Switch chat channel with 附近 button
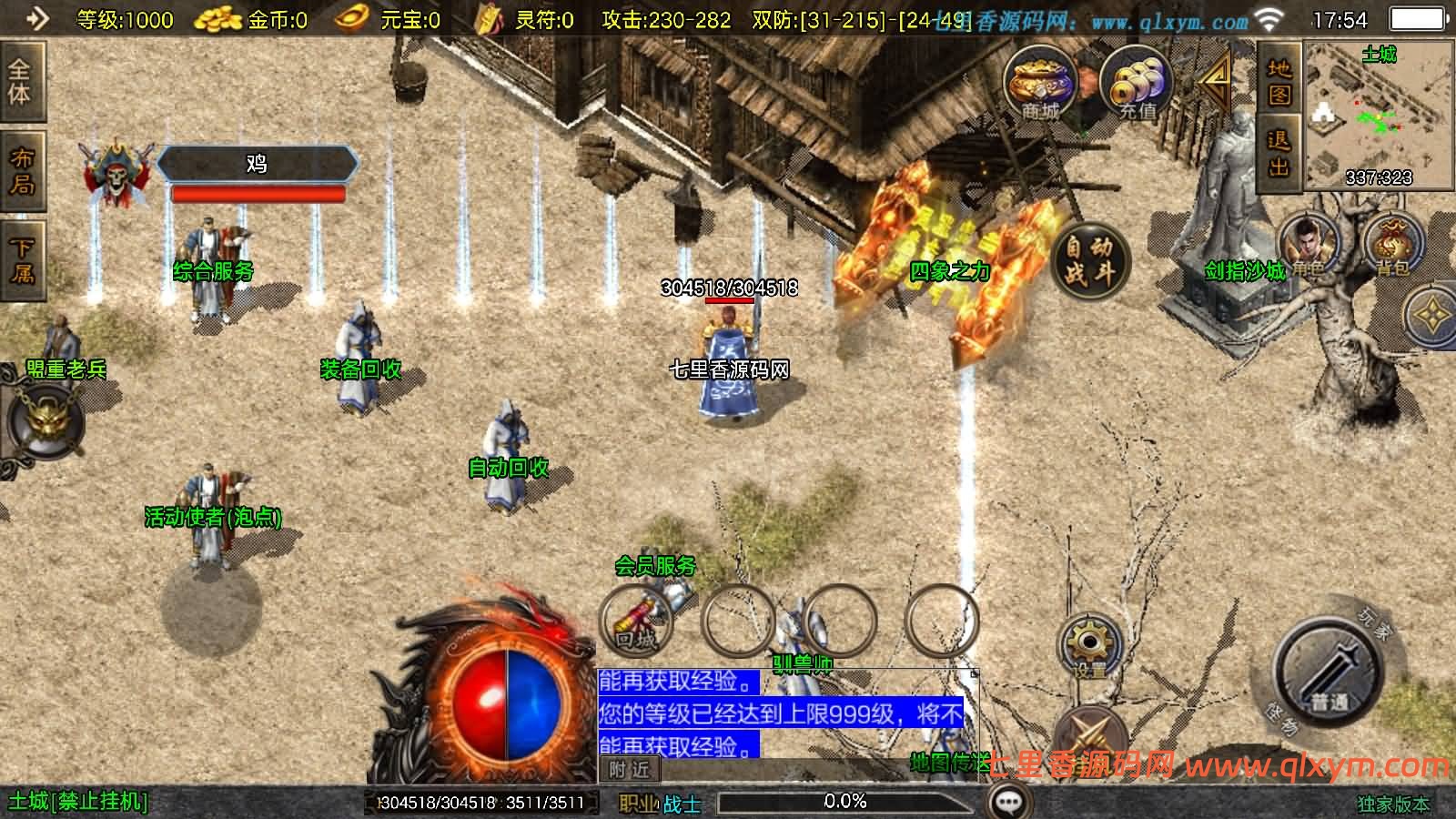1456x819 pixels. click(x=630, y=770)
